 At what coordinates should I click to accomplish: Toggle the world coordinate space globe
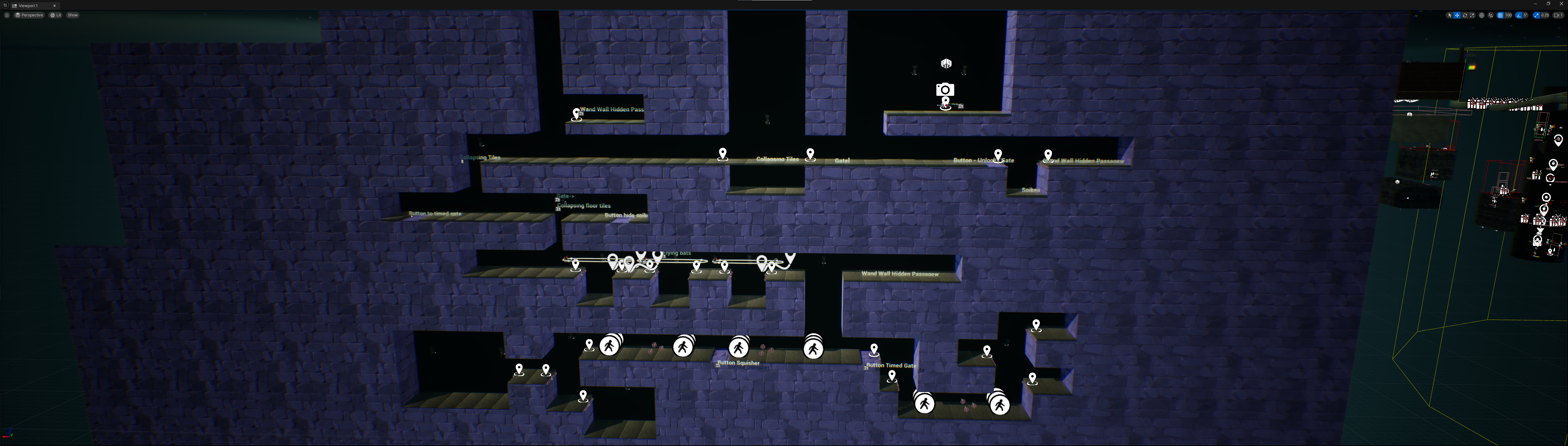[1482, 15]
